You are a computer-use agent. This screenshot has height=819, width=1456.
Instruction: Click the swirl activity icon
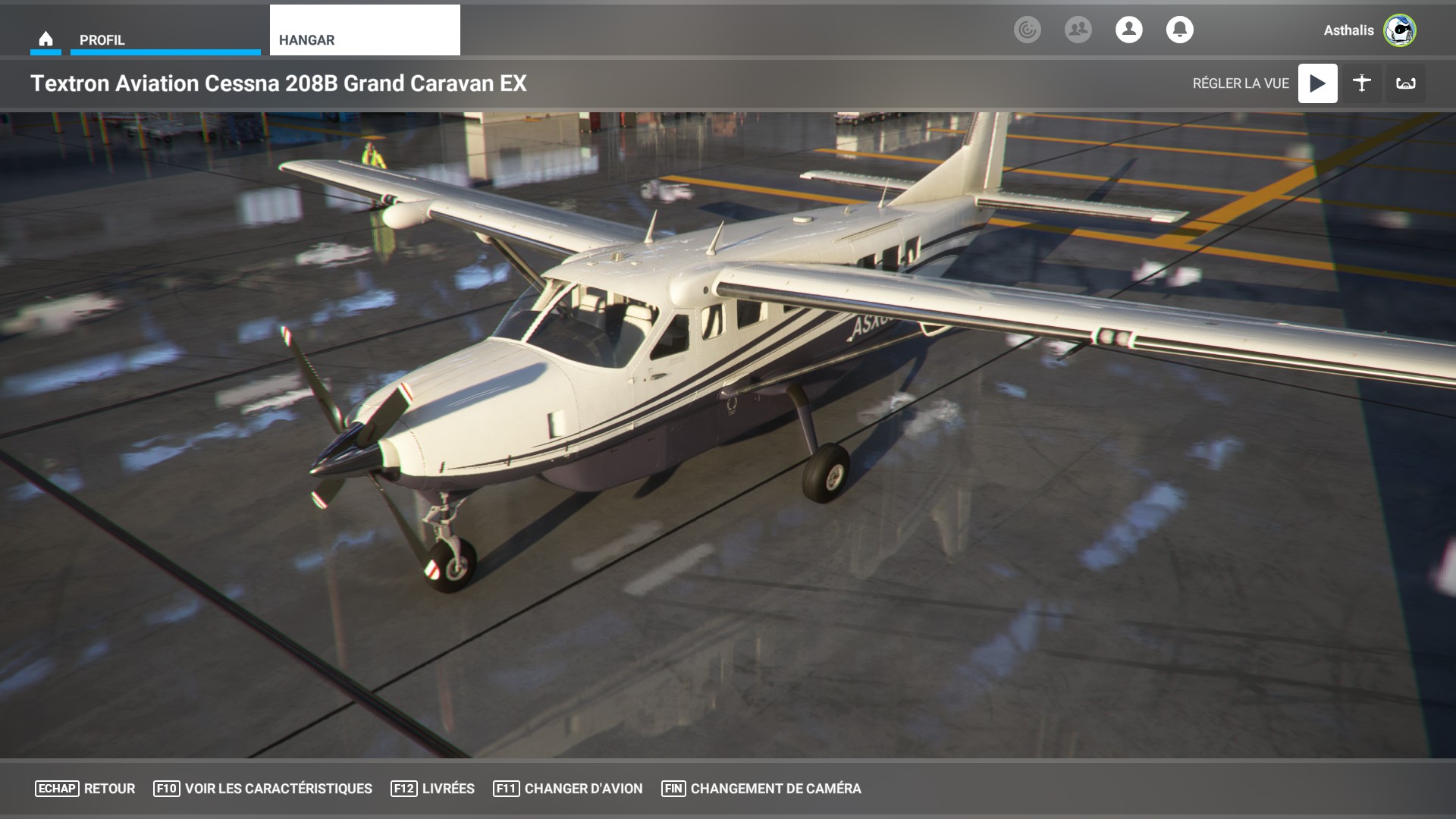point(1027,30)
